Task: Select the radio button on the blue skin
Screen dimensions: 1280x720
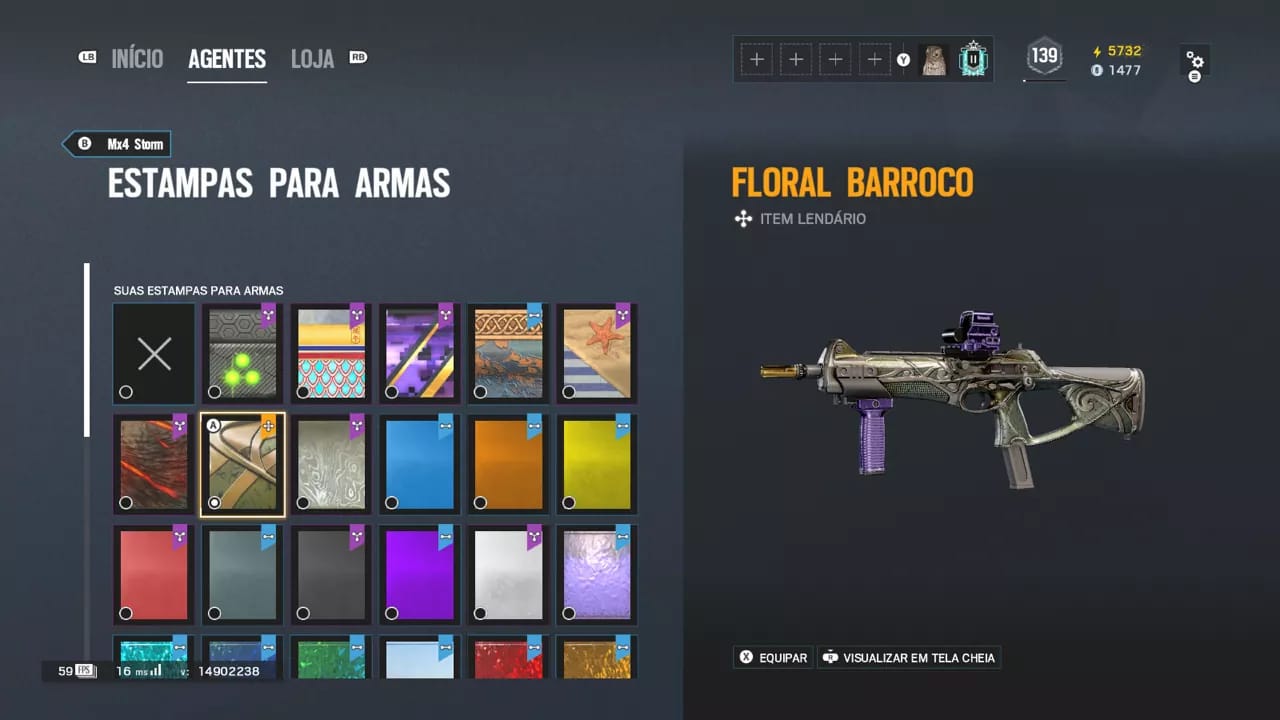Action: click(x=391, y=502)
